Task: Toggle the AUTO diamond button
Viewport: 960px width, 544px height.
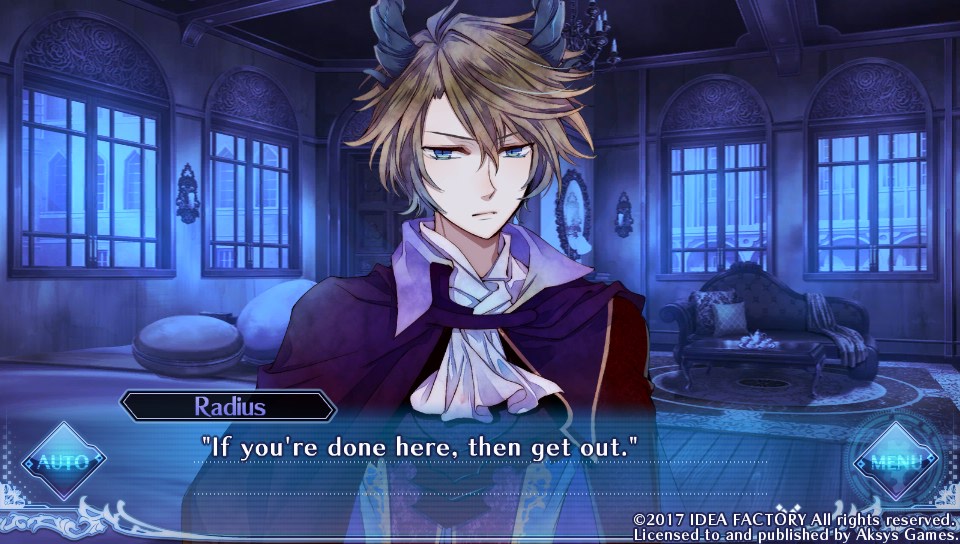Action: (62, 461)
